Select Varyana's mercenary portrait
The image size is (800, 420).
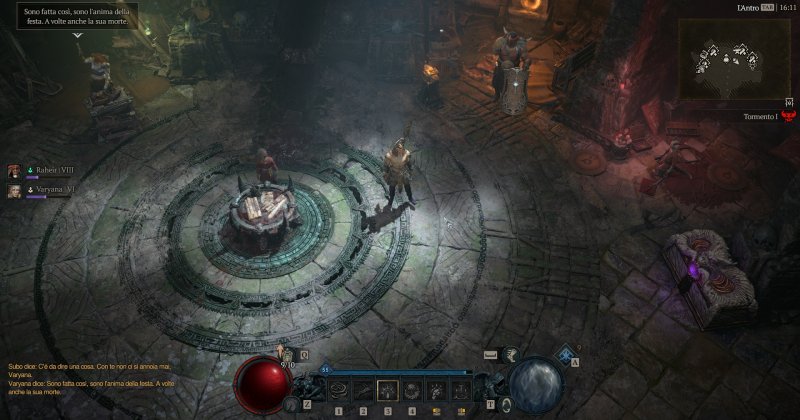click(15, 190)
